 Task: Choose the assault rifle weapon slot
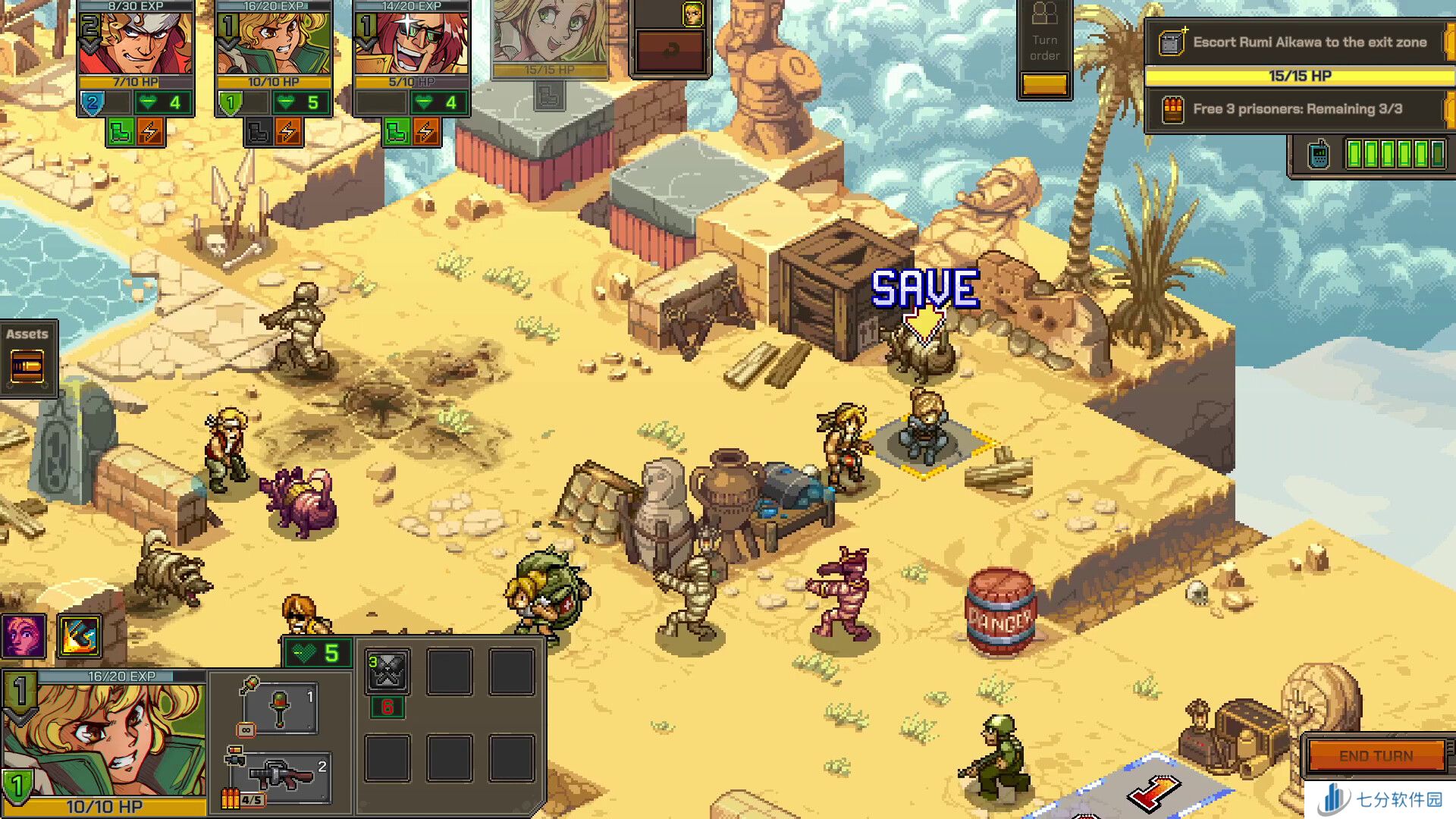(281, 777)
